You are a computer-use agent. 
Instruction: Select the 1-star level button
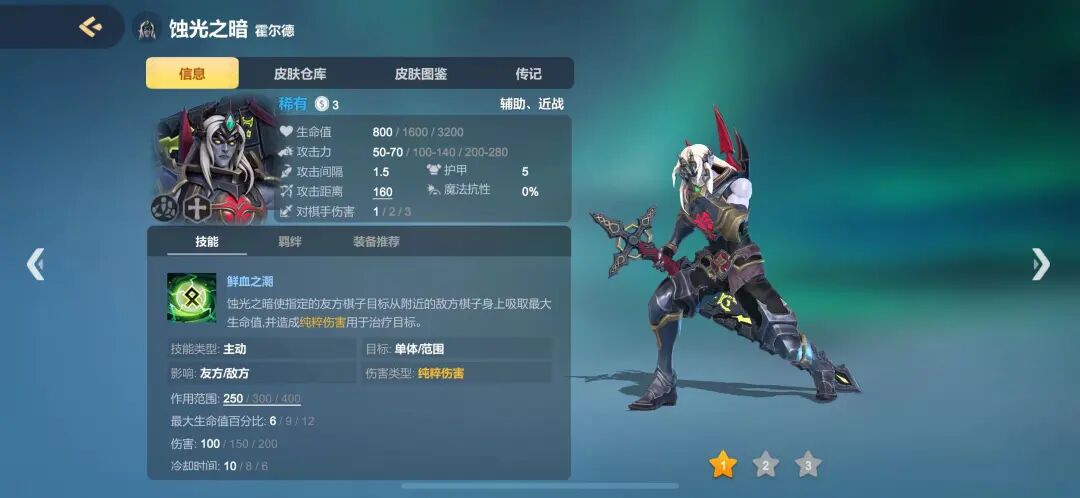(x=722, y=464)
